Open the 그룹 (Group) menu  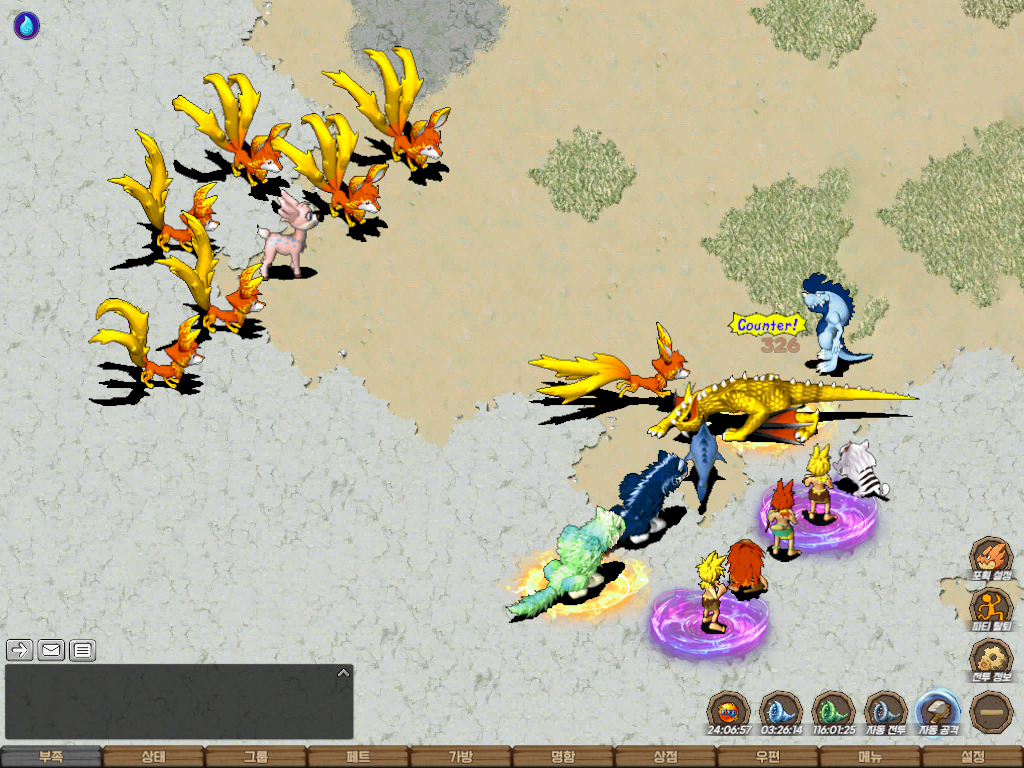point(256,757)
